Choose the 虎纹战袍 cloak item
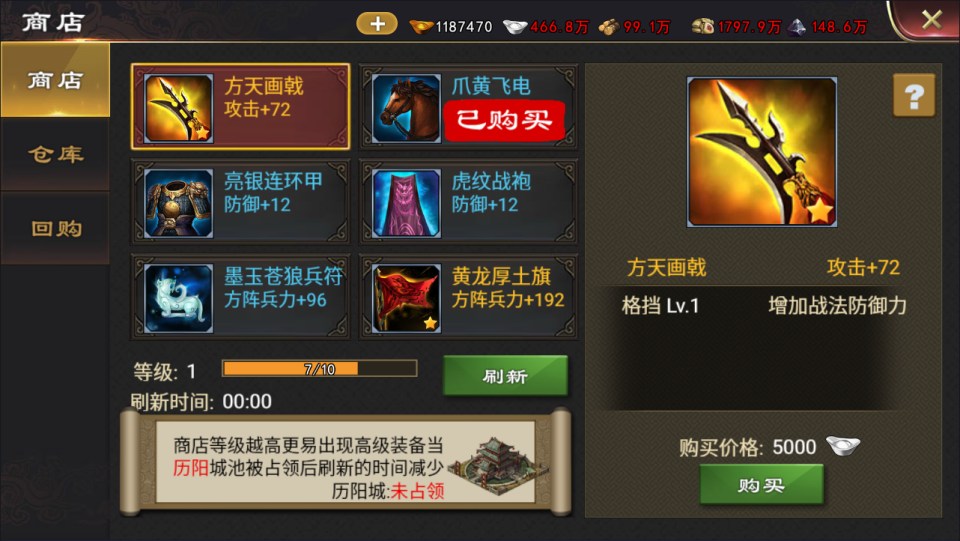The height and width of the screenshot is (541, 960). click(x=468, y=201)
